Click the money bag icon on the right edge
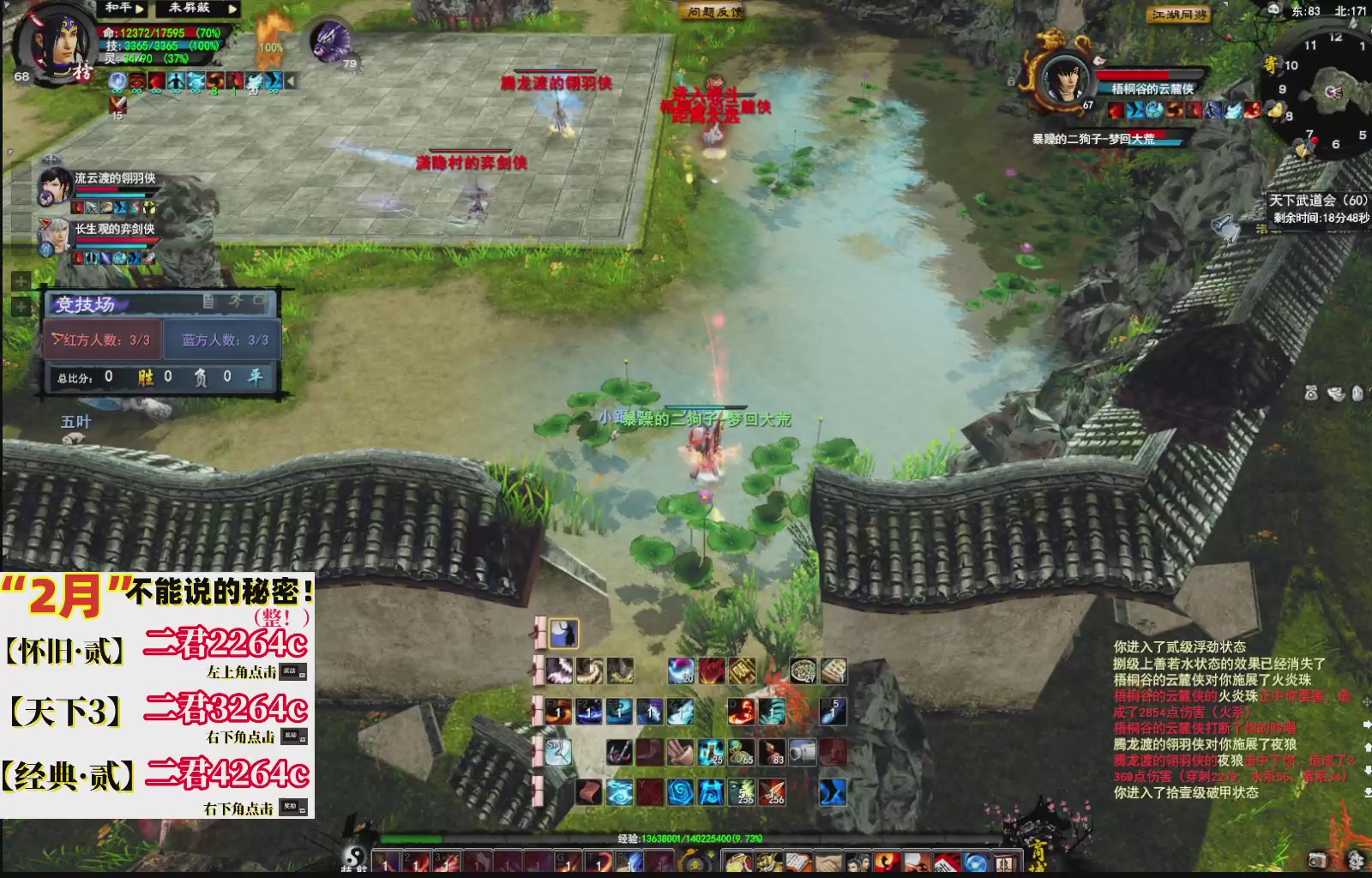1372x878 pixels. pyautogui.click(x=1310, y=392)
